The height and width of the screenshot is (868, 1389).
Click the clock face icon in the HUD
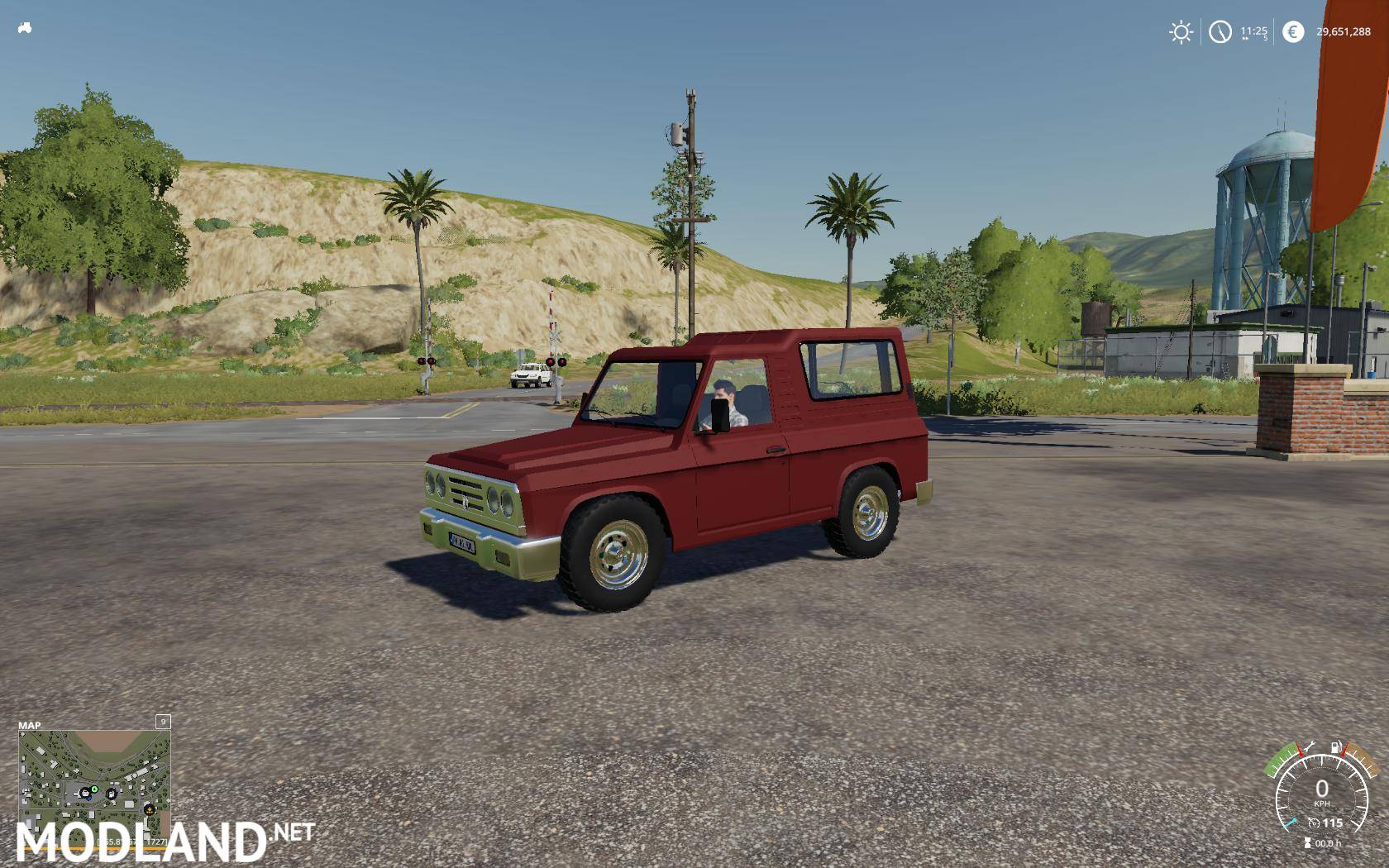pyautogui.click(x=1220, y=31)
